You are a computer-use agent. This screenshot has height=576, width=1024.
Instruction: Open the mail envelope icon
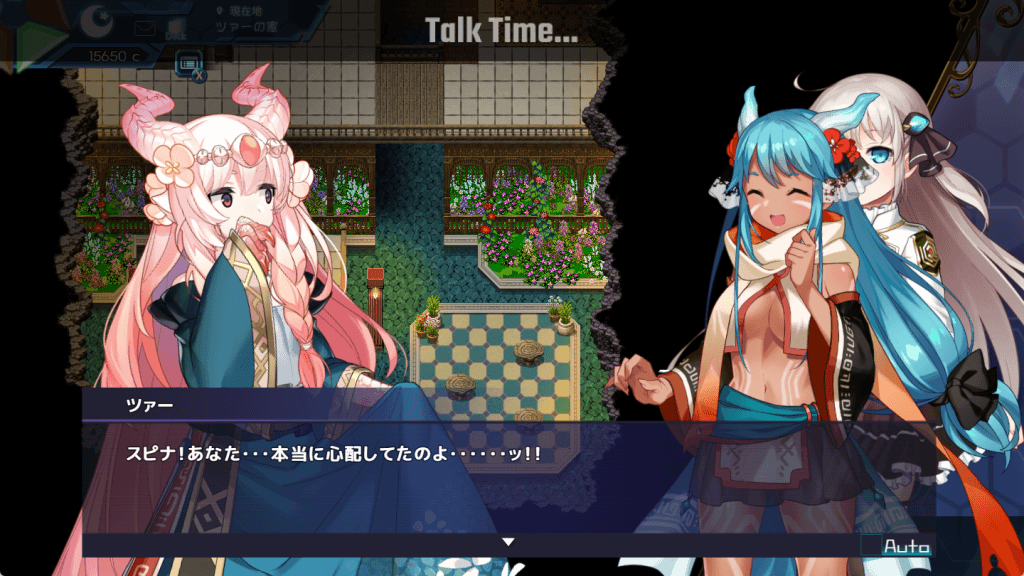tap(146, 28)
